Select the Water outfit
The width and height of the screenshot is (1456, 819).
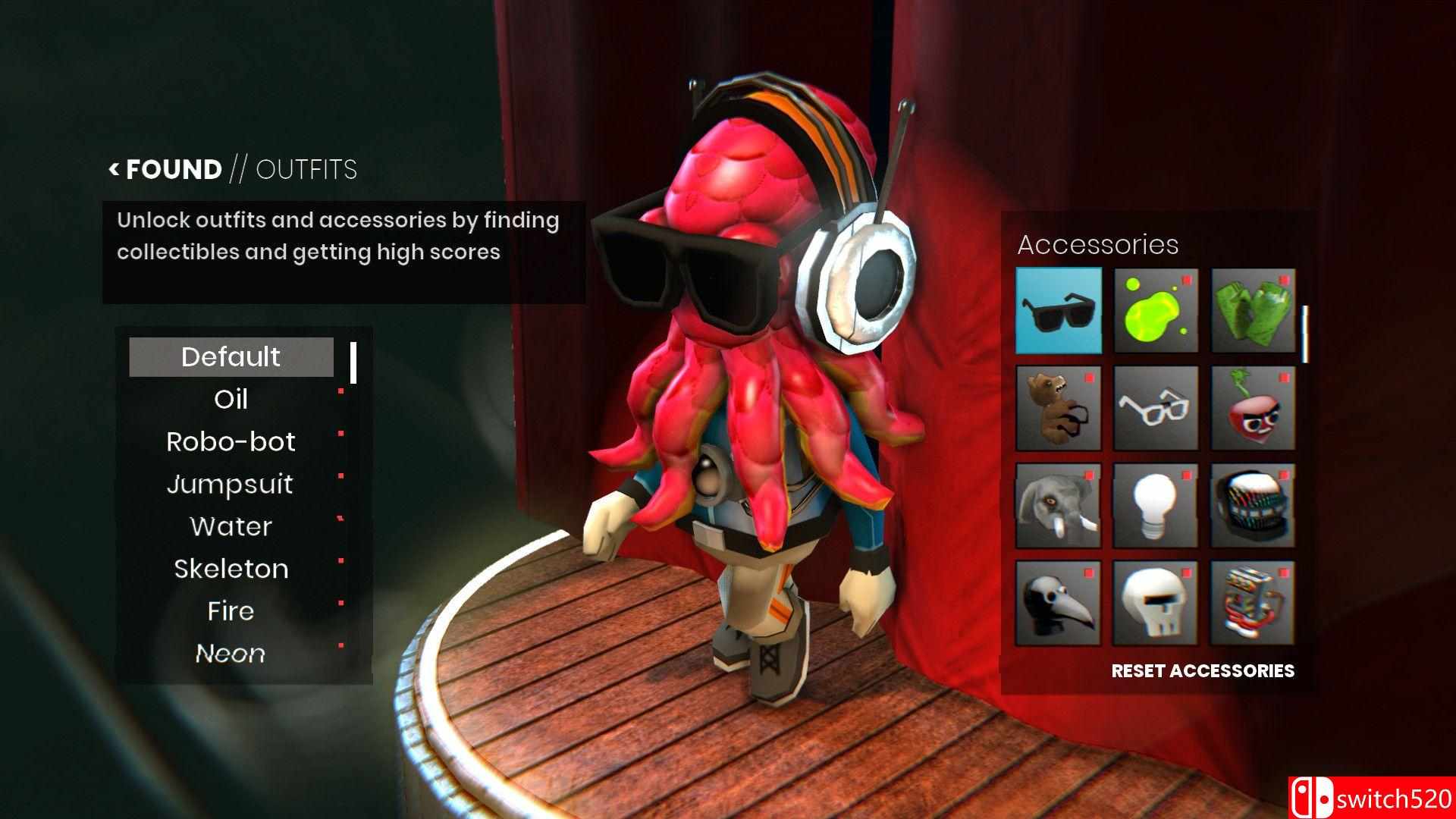tap(231, 527)
